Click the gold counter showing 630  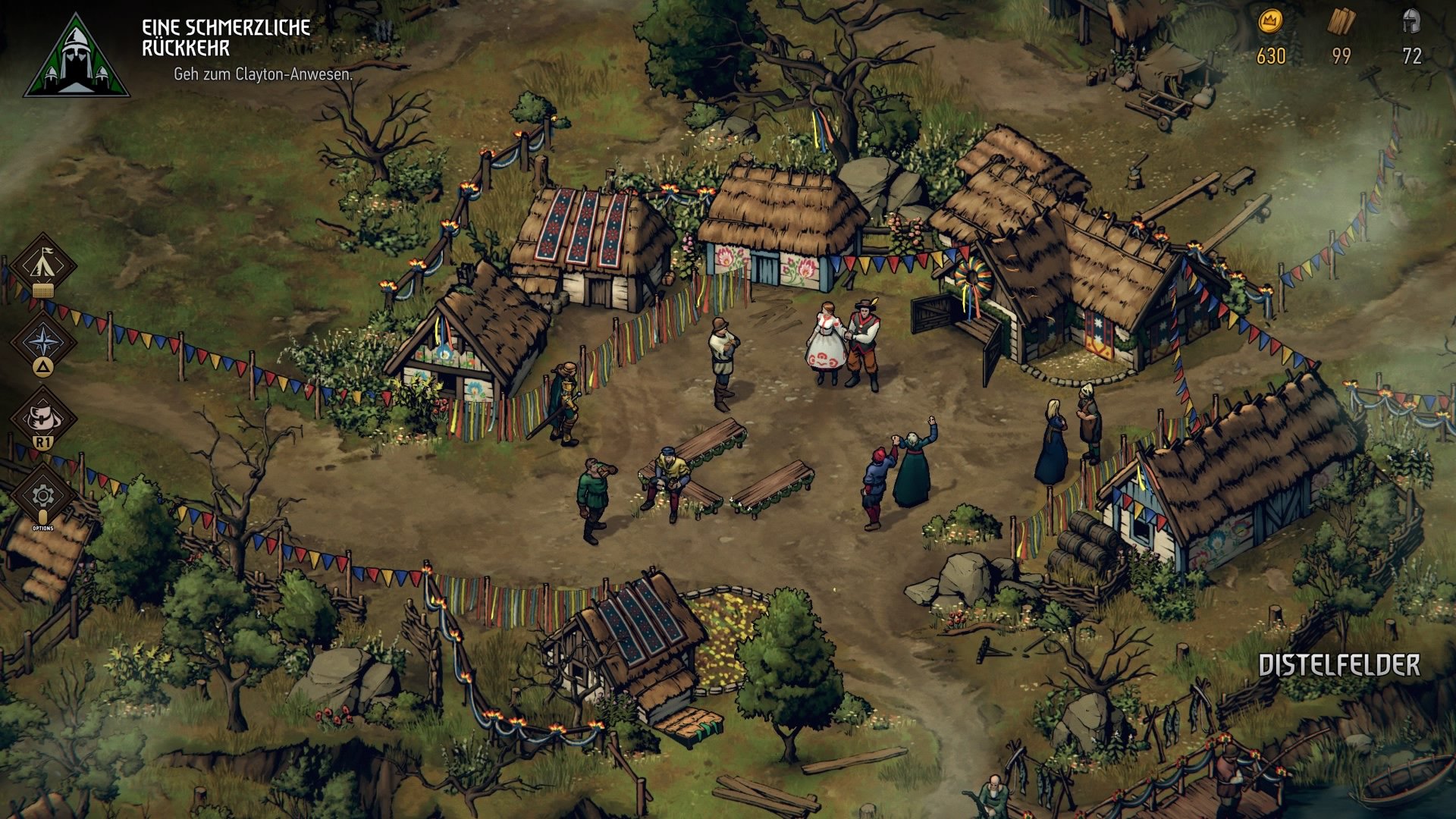[1272, 55]
